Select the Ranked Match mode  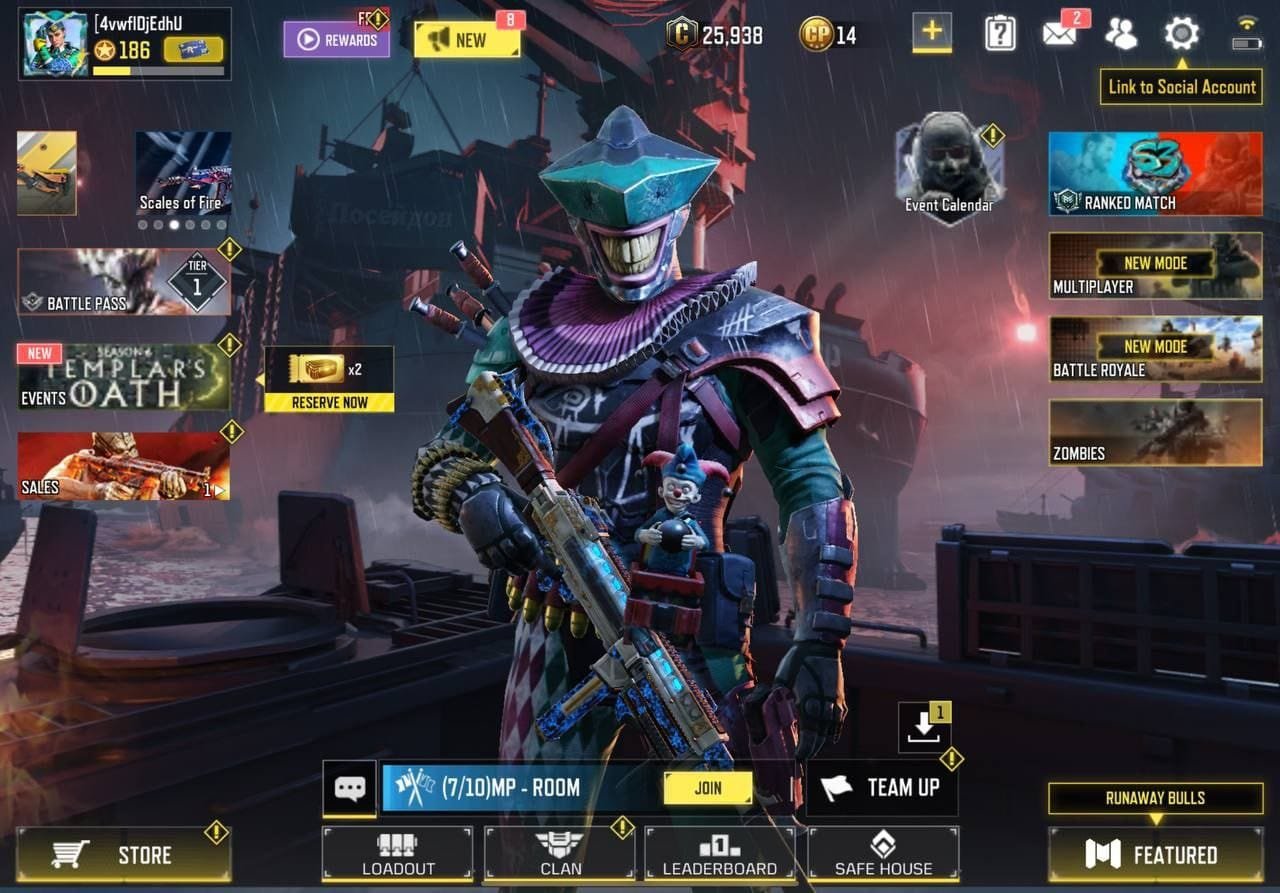pos(1155,174)
